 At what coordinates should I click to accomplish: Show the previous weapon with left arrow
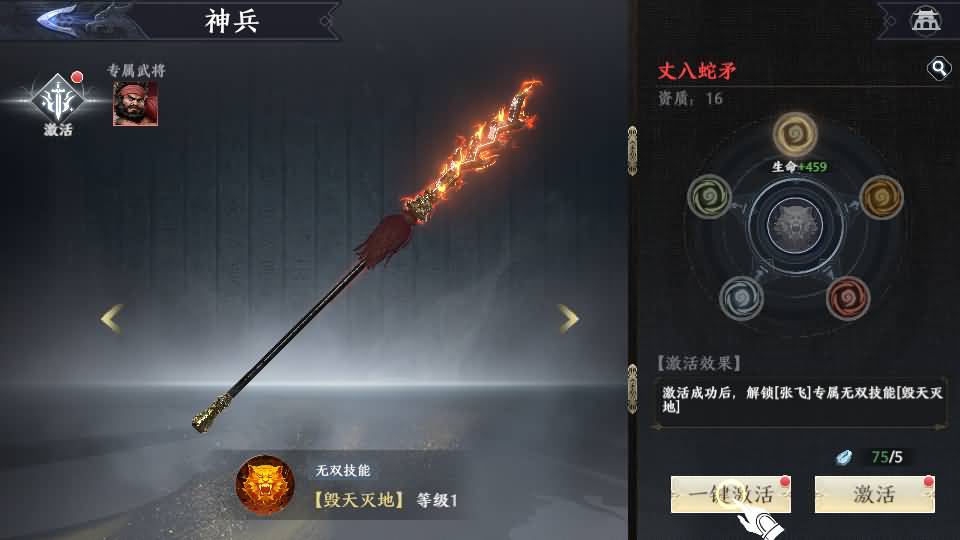point(112,319)
